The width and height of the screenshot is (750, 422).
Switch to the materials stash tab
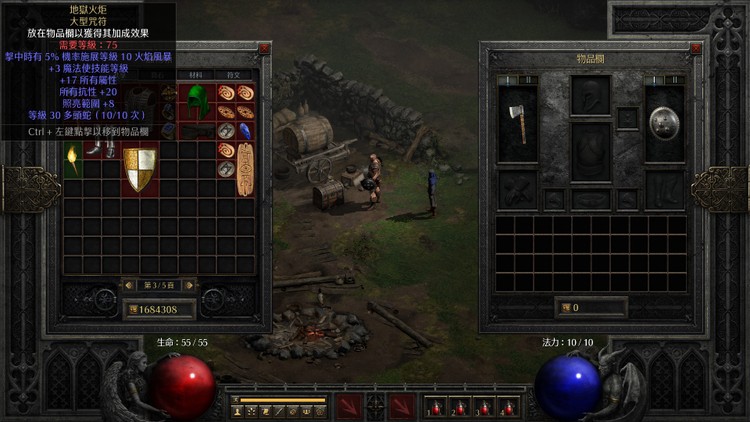tap(195, 74)
